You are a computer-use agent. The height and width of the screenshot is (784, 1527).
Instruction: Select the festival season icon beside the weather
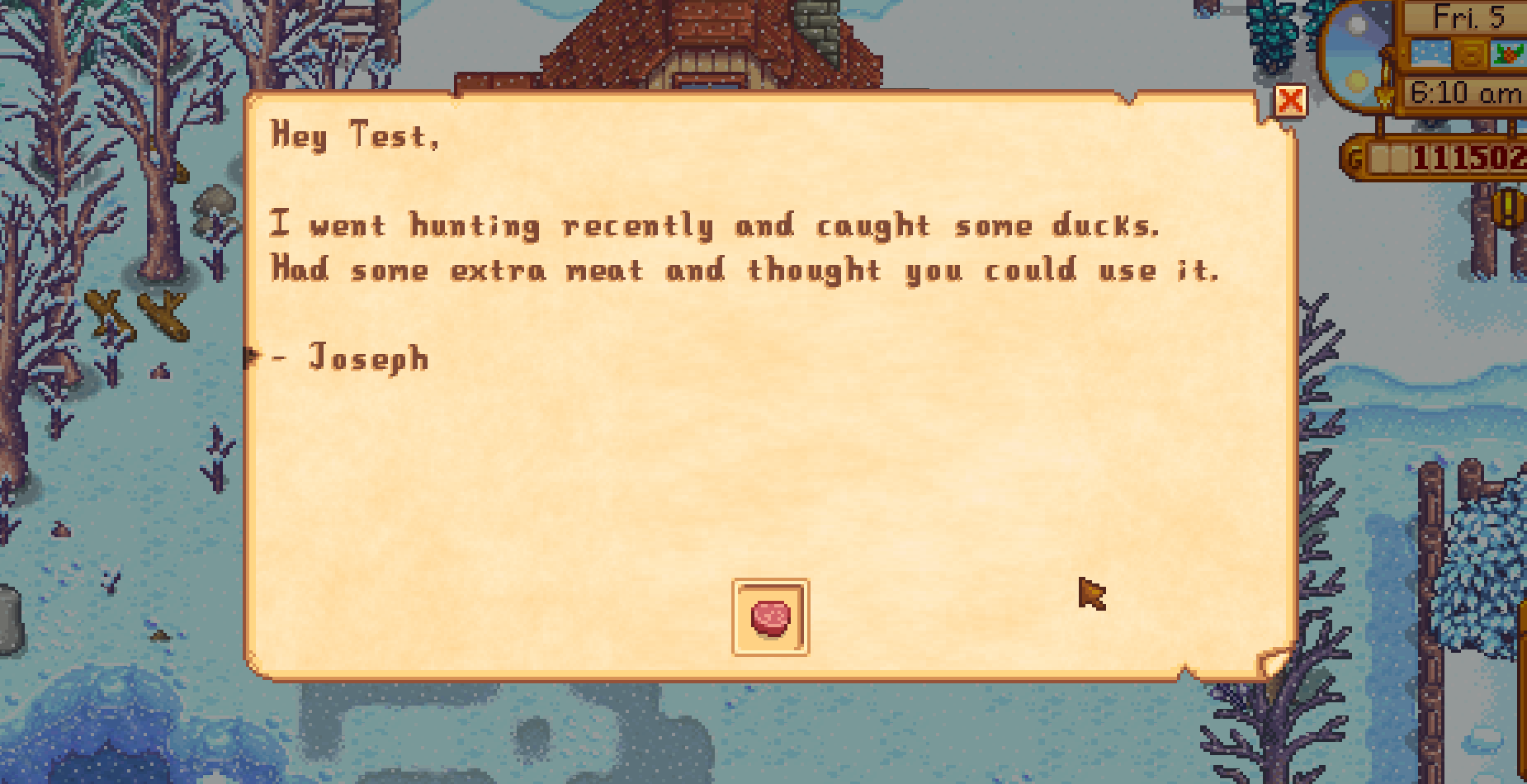coord(1508,53)
